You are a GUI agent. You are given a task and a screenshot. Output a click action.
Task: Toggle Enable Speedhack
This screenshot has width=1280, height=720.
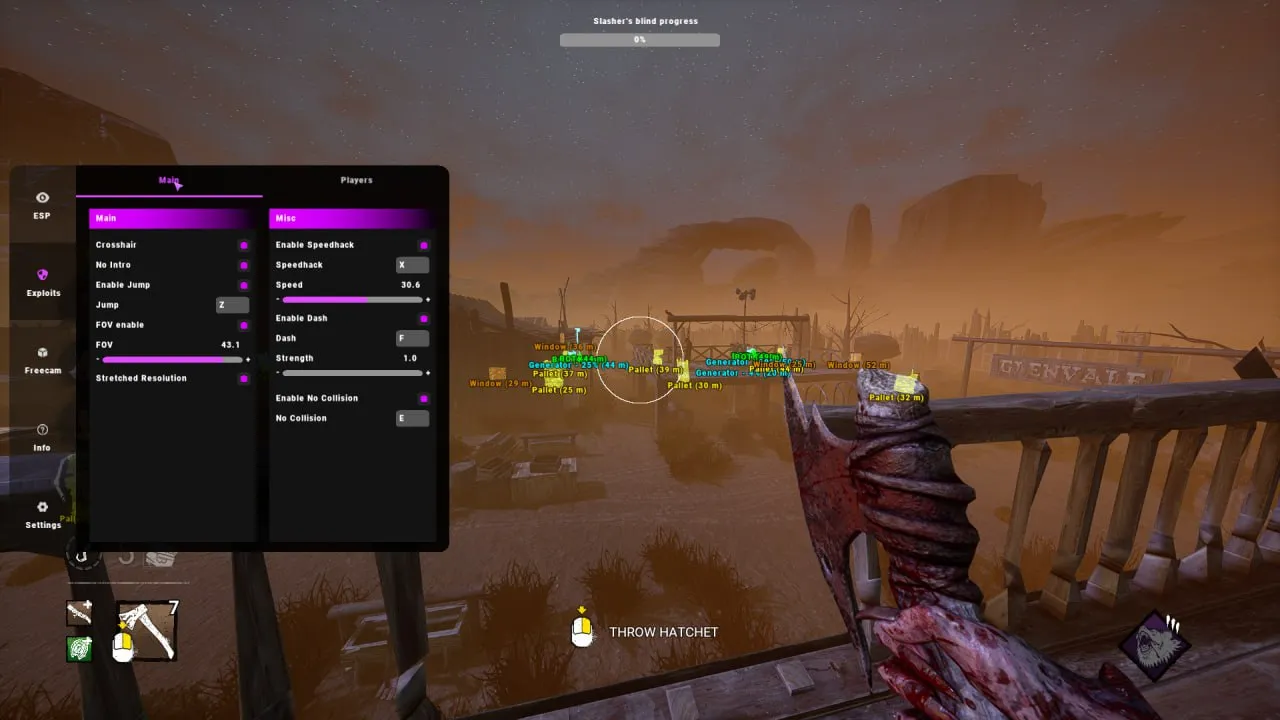[423, 245]
